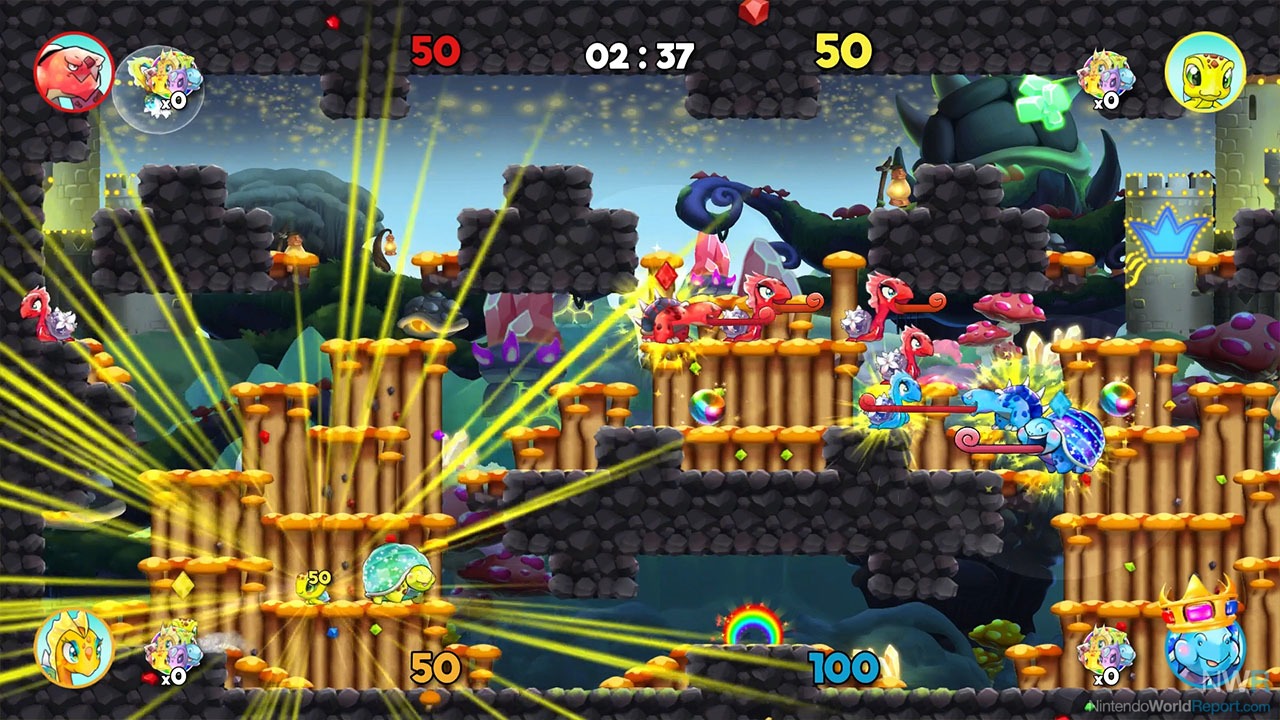This screenshot has height=720, width=1280.
Task: Click the yellow dragon player portrait
Action: pyautogui.click(x=73, y=647)
